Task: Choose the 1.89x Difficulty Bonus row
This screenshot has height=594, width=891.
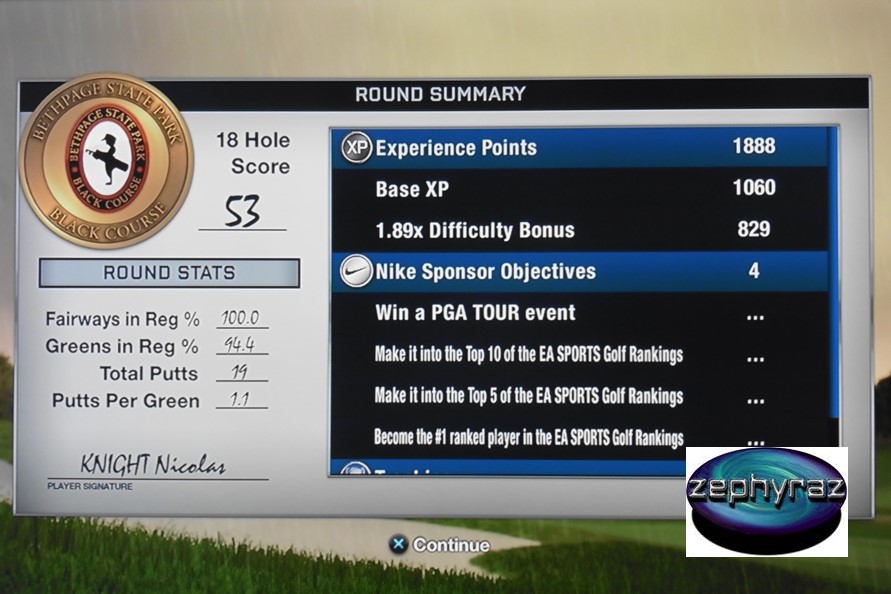Action: click(580, 230)
